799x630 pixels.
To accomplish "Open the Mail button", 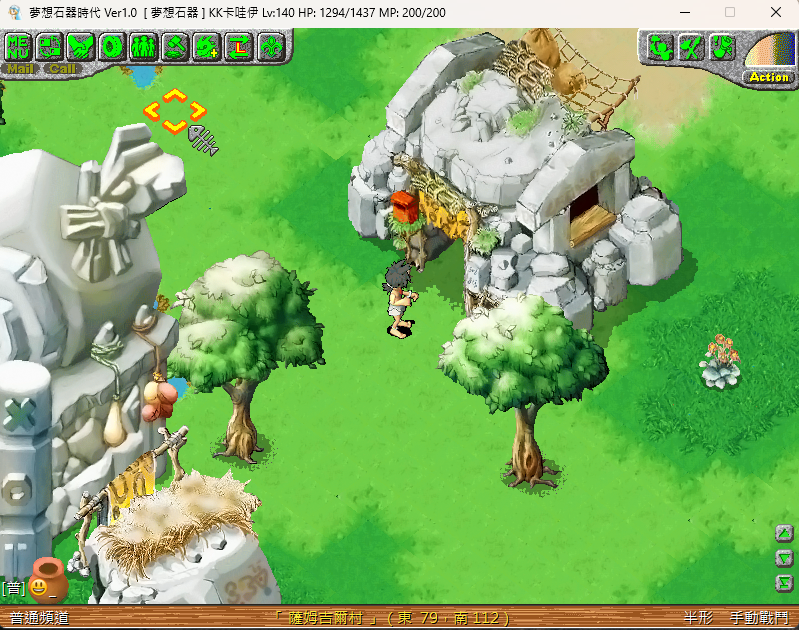I will 22,69.
